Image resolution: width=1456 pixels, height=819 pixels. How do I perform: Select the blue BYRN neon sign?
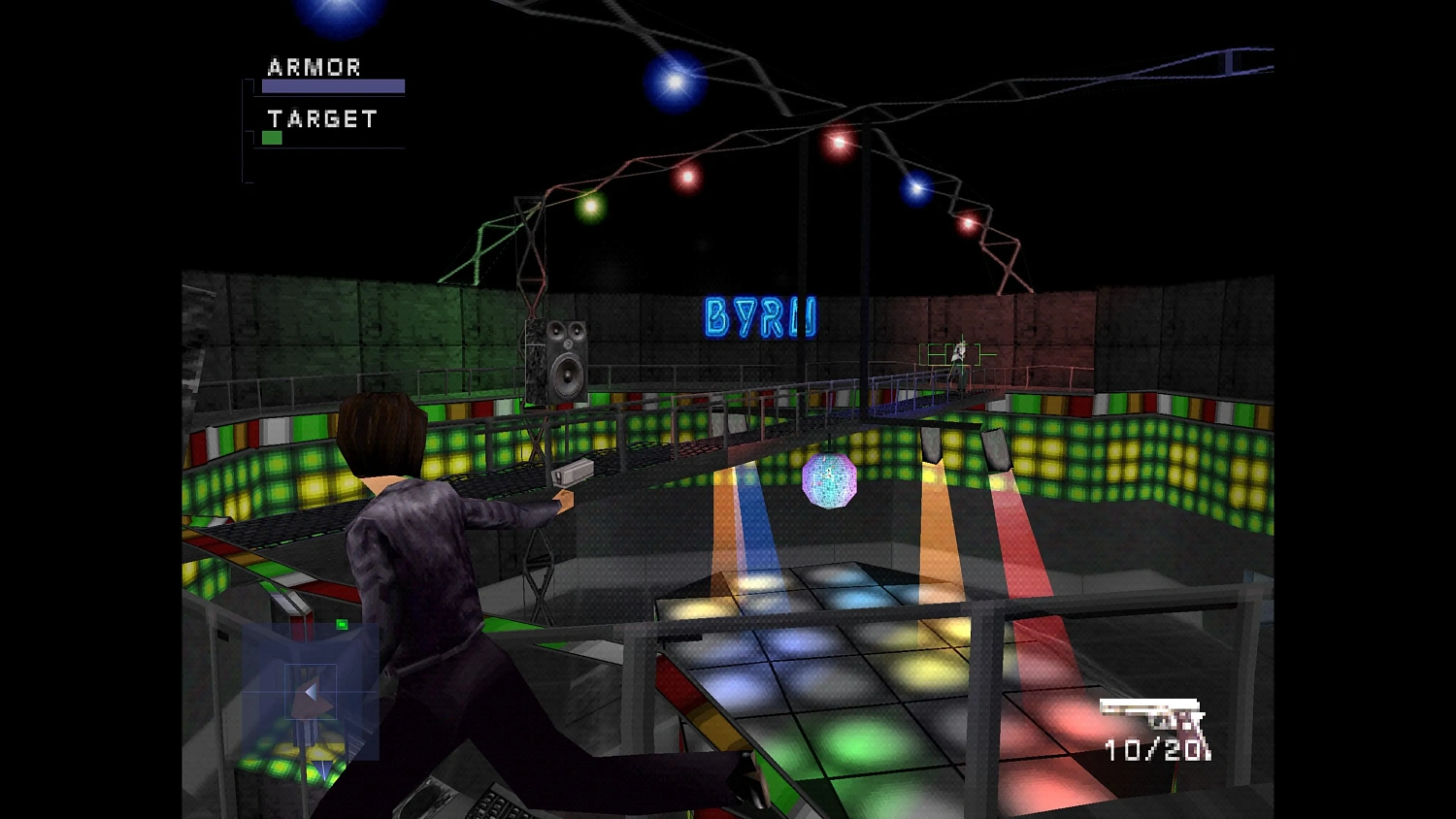759,318
